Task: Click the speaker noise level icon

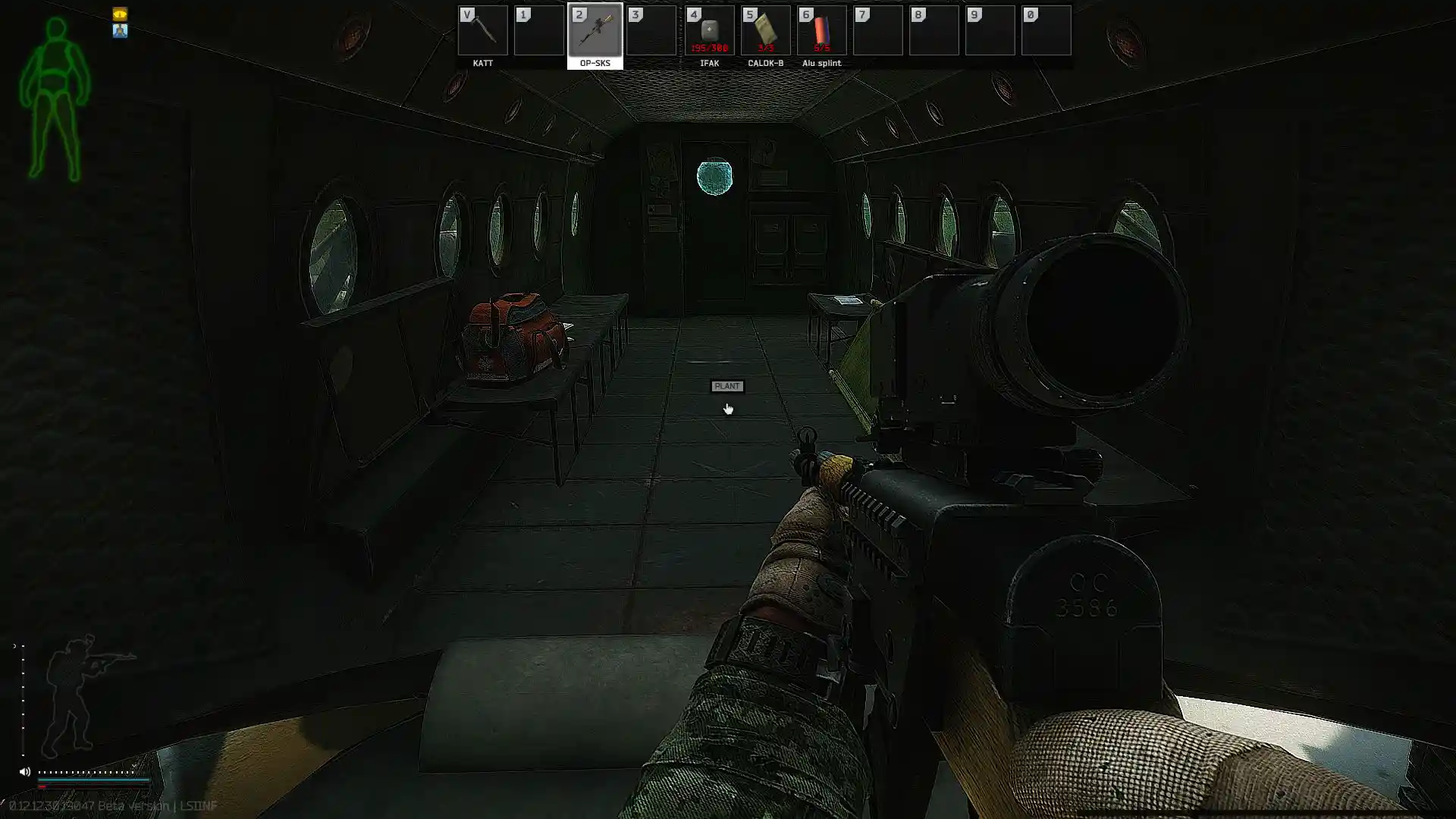Action: (24, 772)
